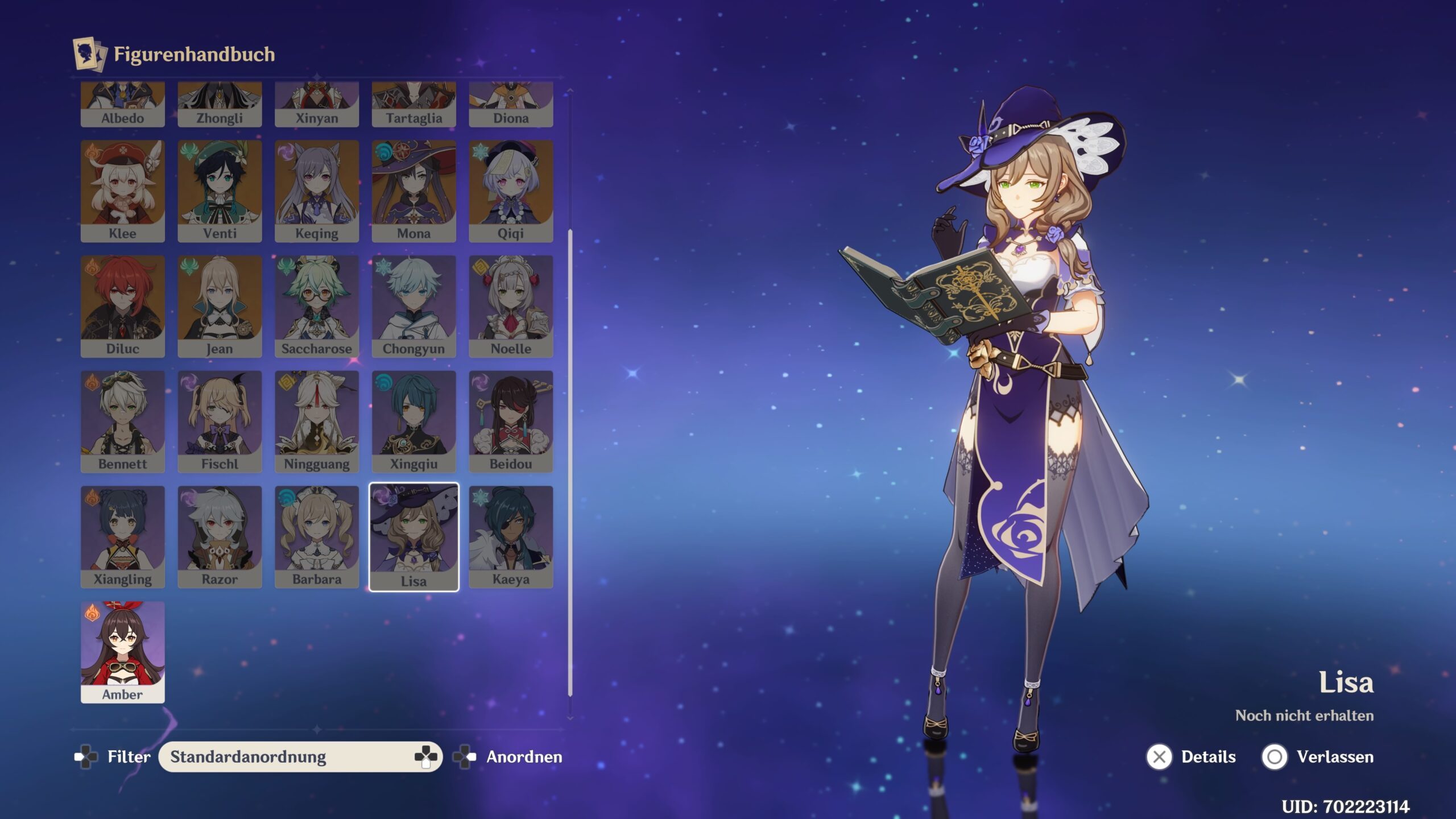1456x819 pixels.
Task: Select Noelle's character card
Action: pos(511,306)
